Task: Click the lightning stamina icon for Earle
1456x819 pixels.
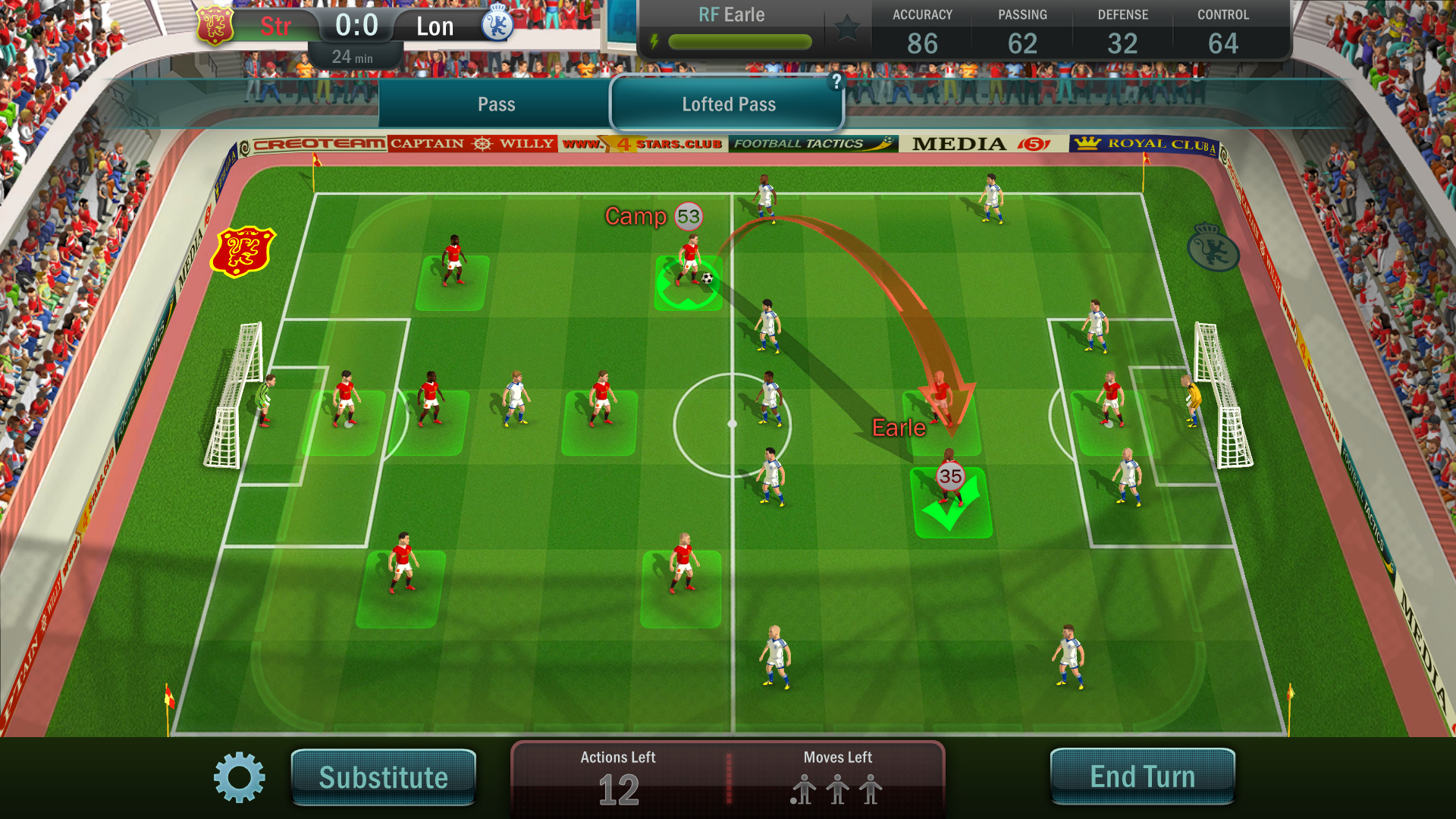Action: coord(654,42)
